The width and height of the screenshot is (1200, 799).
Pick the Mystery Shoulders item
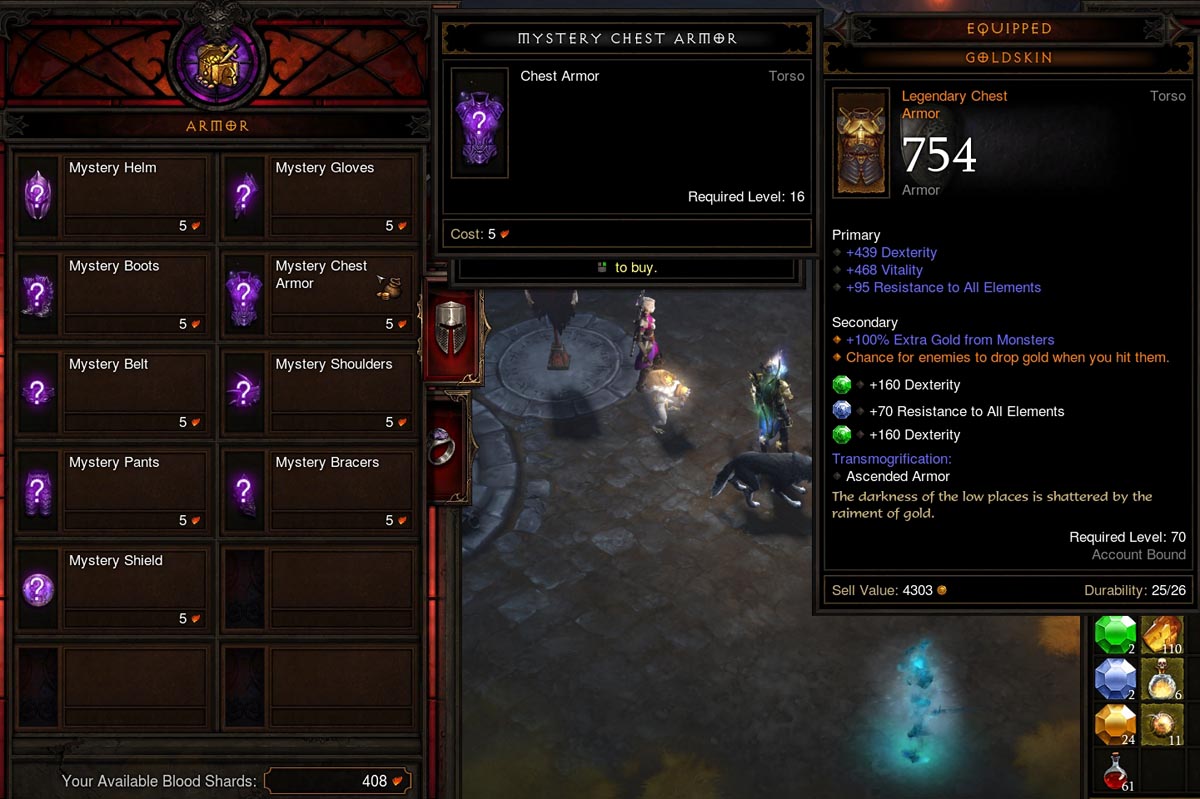point(318,392)
